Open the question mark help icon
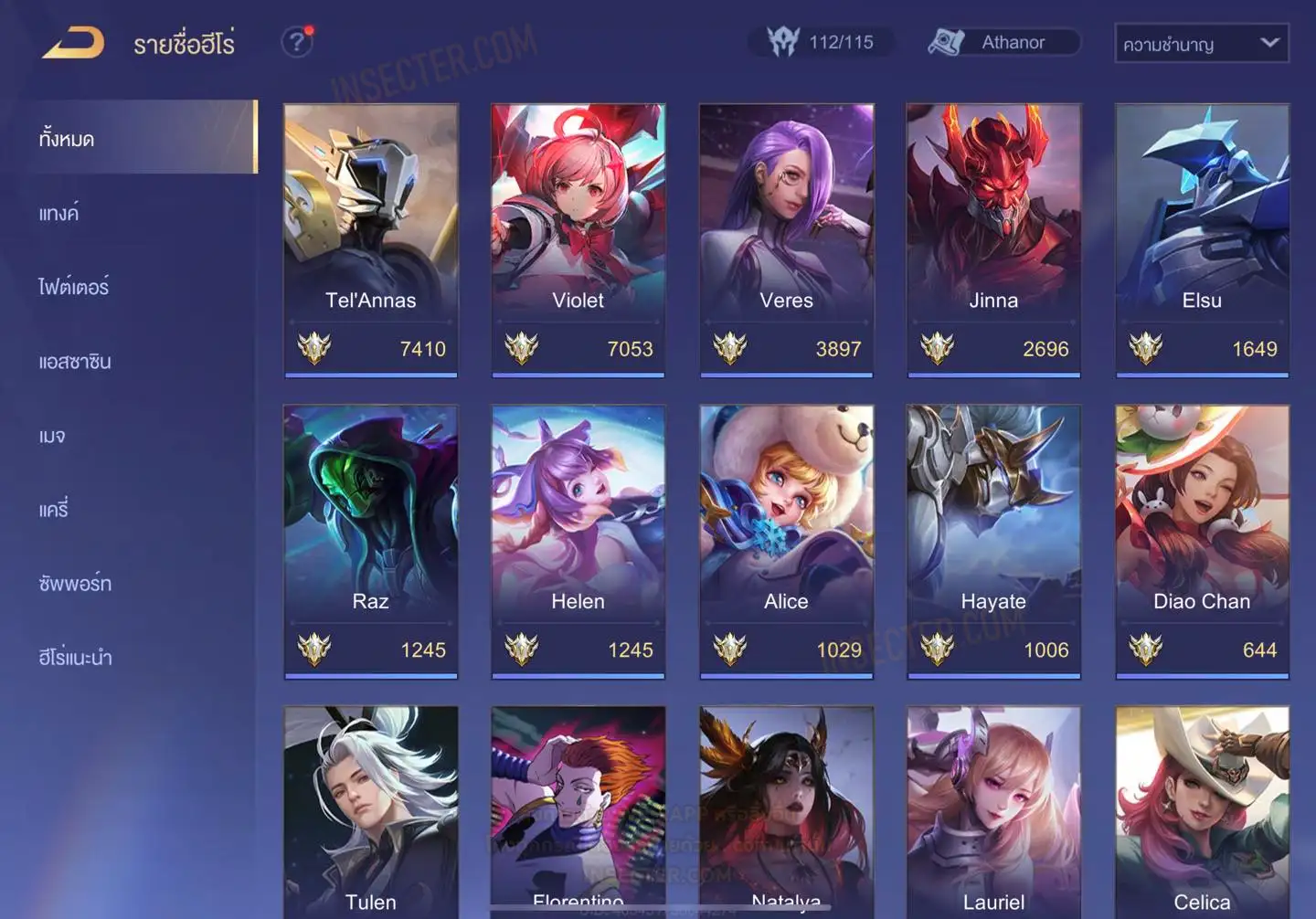This screenshot has height=919, width=1316. [x=296, y=42]
